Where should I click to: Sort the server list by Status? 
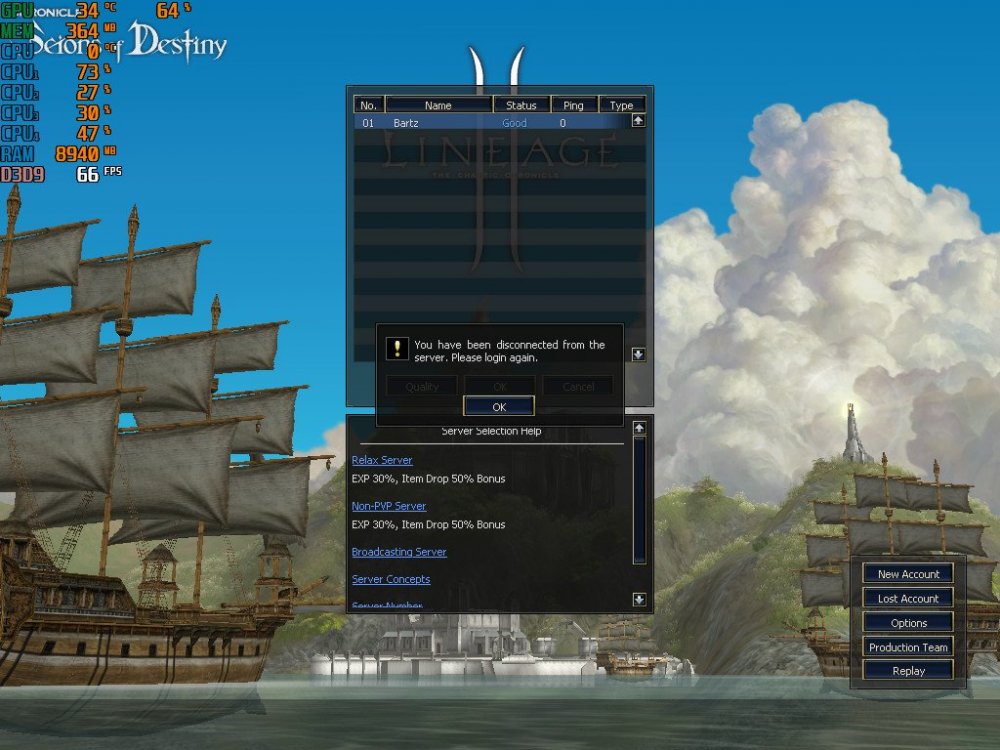(x=521, y=105)
